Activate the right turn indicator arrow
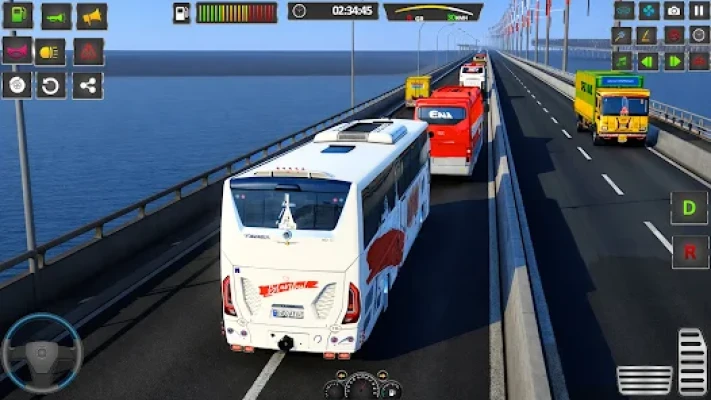This screenshot has height=400, width=711. click(x=674, y=61)
